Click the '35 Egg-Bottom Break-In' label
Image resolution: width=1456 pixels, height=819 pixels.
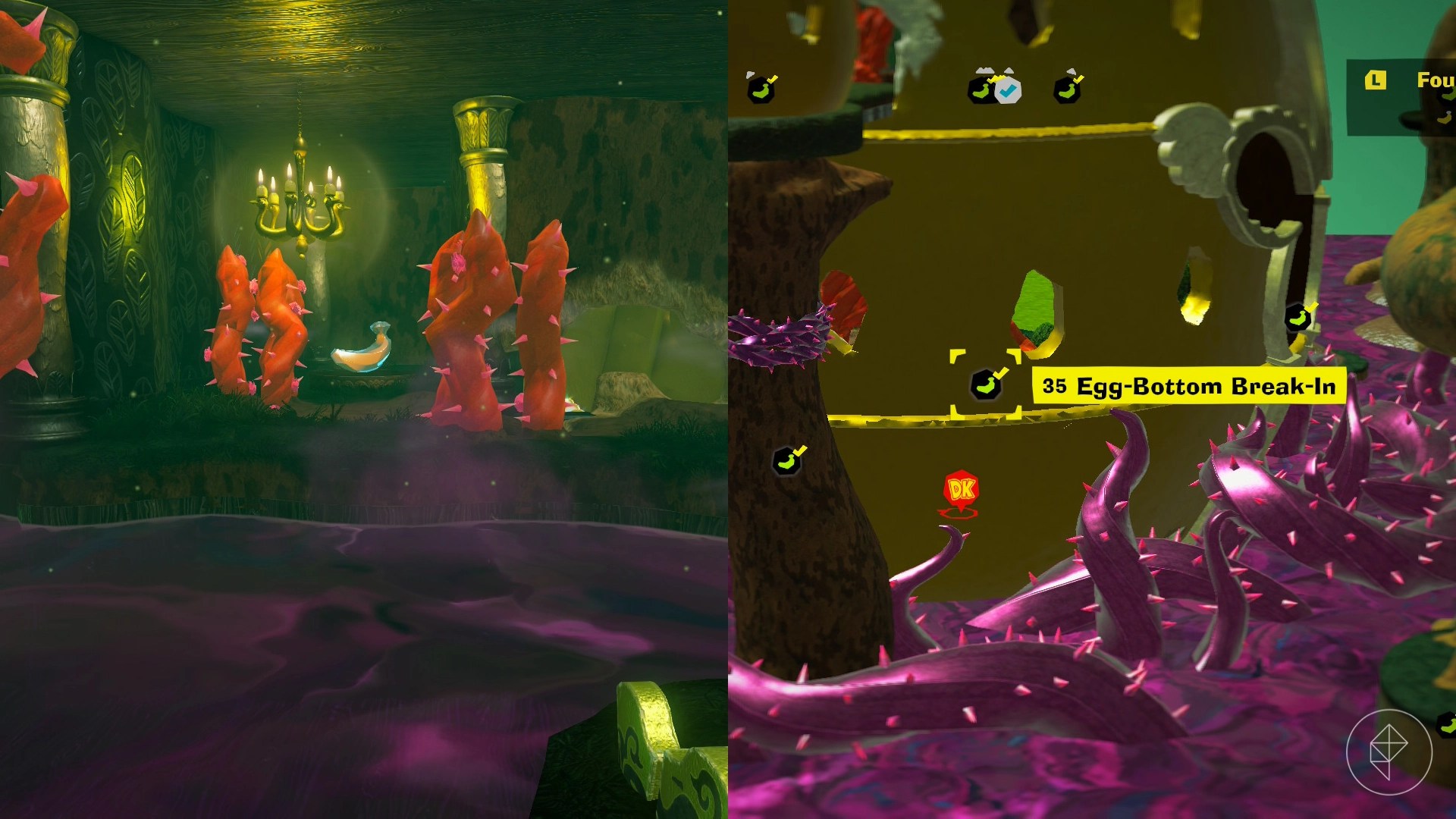point(1188,386)
